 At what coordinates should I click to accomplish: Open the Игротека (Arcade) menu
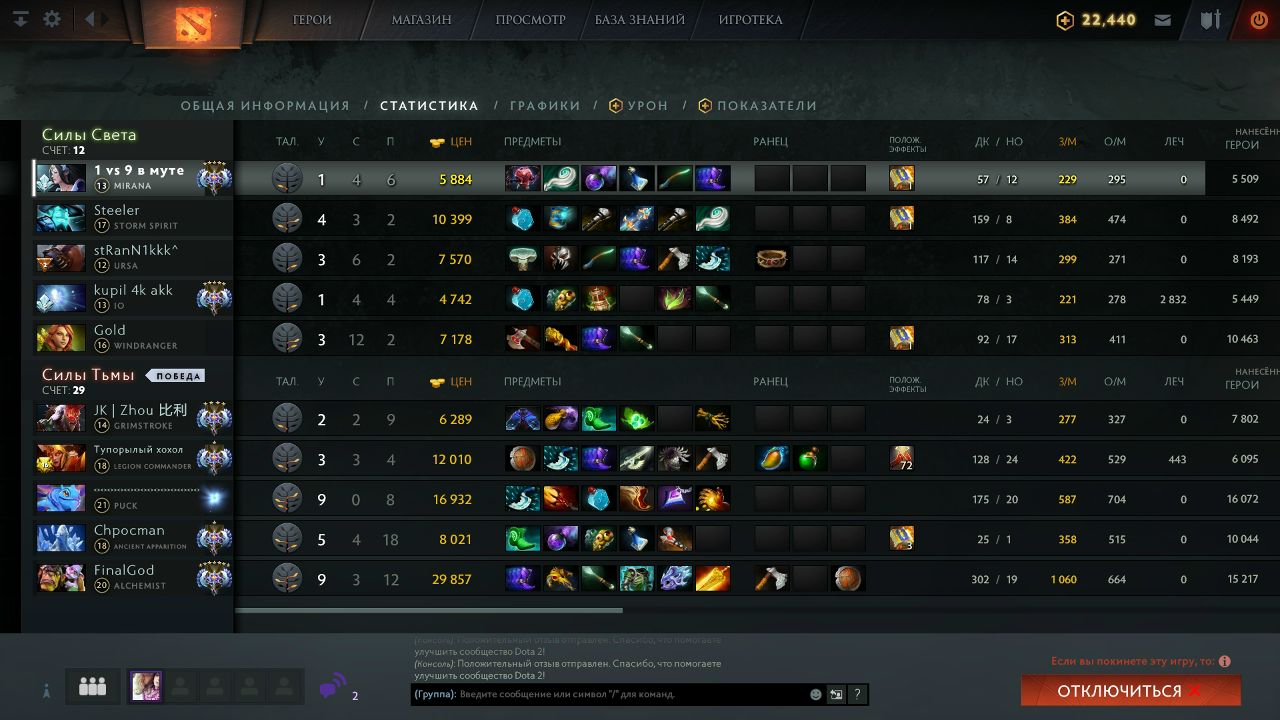750,20
